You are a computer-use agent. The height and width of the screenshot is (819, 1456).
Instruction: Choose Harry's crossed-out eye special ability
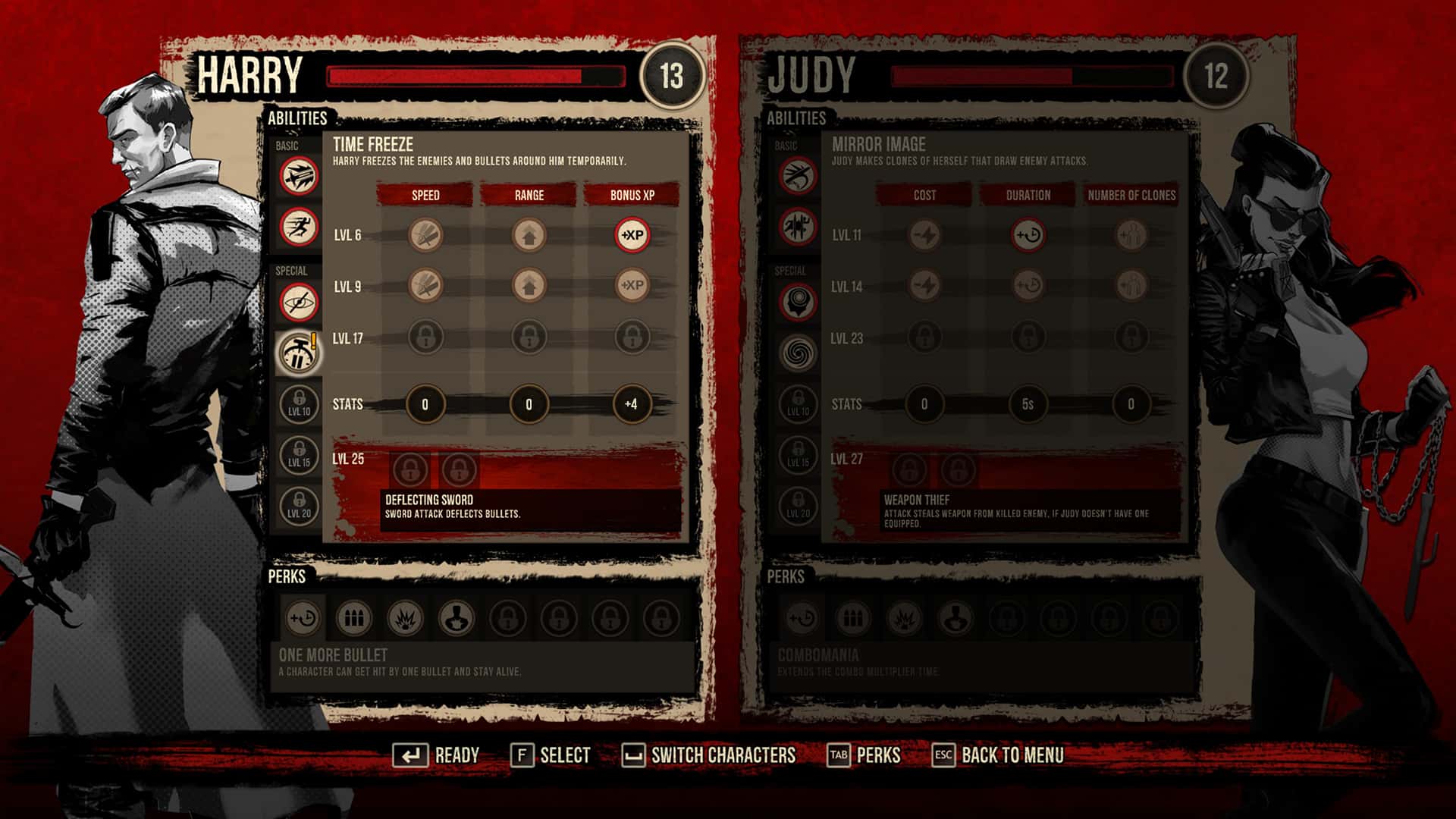[x=299, y=303]
